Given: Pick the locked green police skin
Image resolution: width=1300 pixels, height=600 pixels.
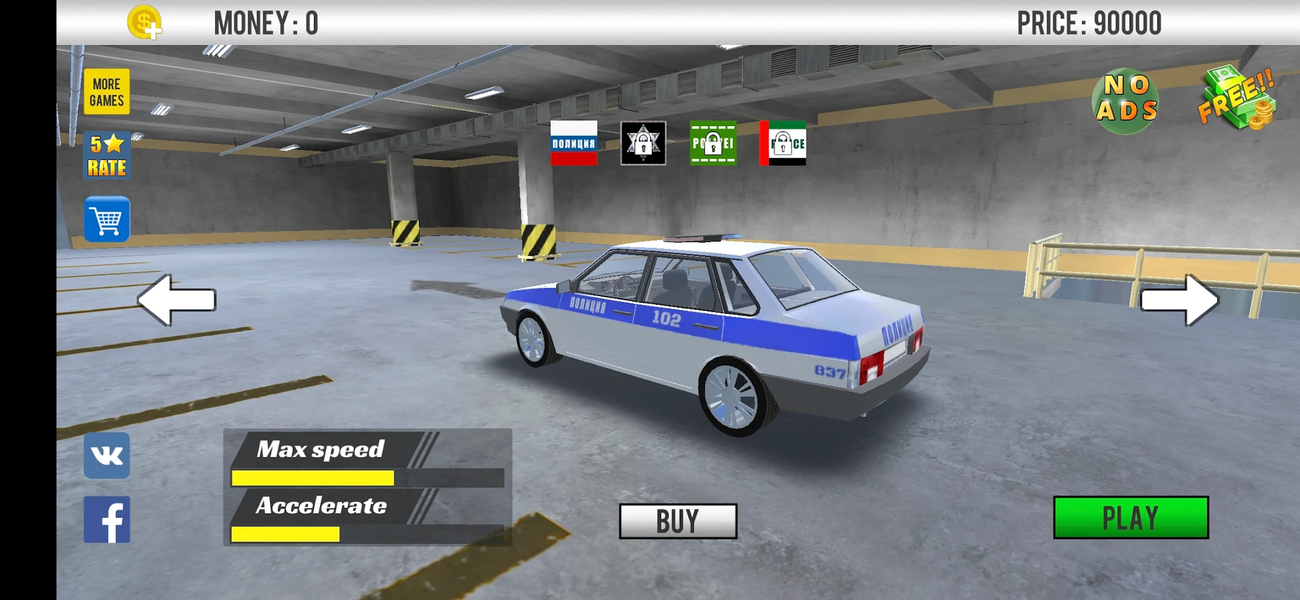Looking at the screenshot, I should 713,143.
